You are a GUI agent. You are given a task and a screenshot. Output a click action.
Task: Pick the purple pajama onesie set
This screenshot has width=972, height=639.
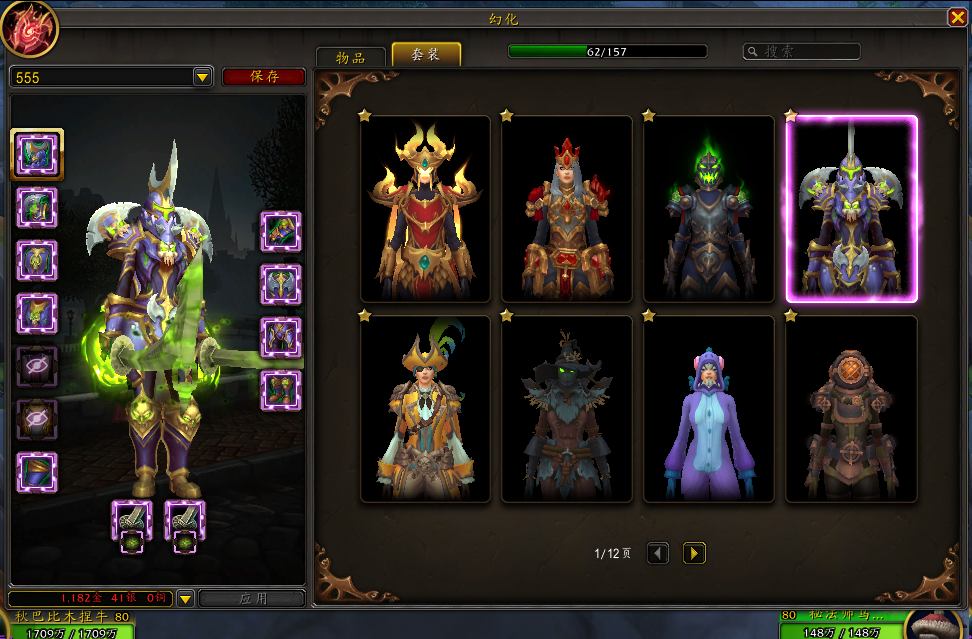click(709, 408)
